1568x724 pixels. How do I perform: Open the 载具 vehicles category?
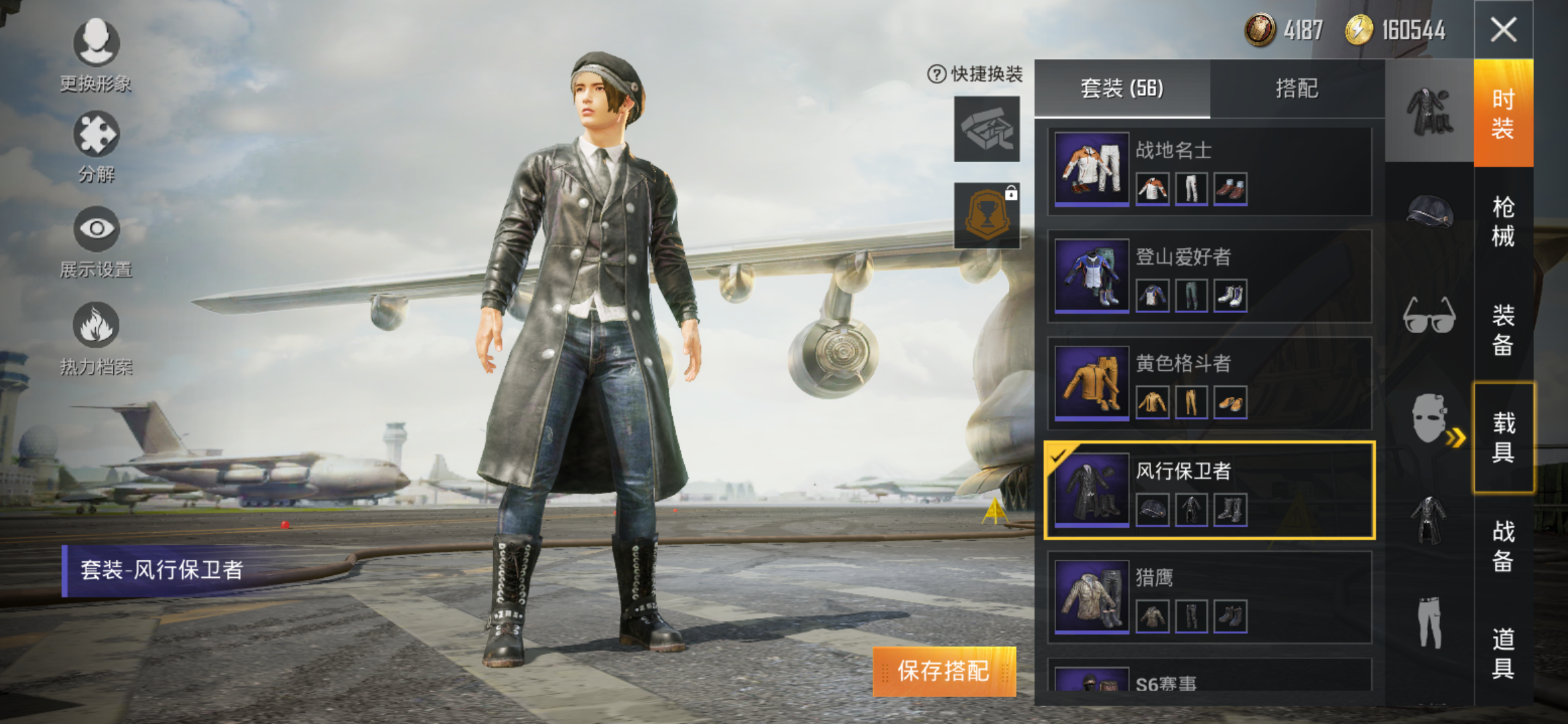[x=1503, y=437]
